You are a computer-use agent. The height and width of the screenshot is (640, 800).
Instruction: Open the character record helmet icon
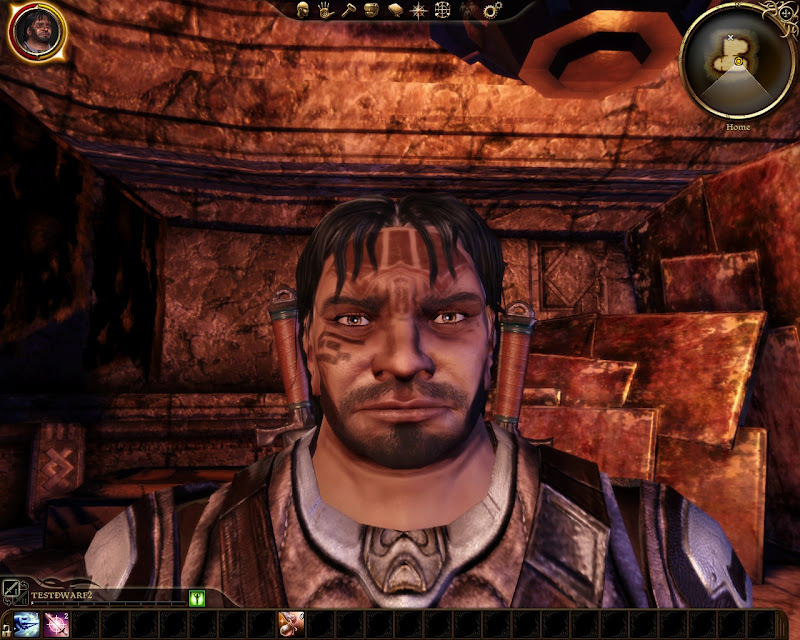pyautogui.click(x=302, y=10)
